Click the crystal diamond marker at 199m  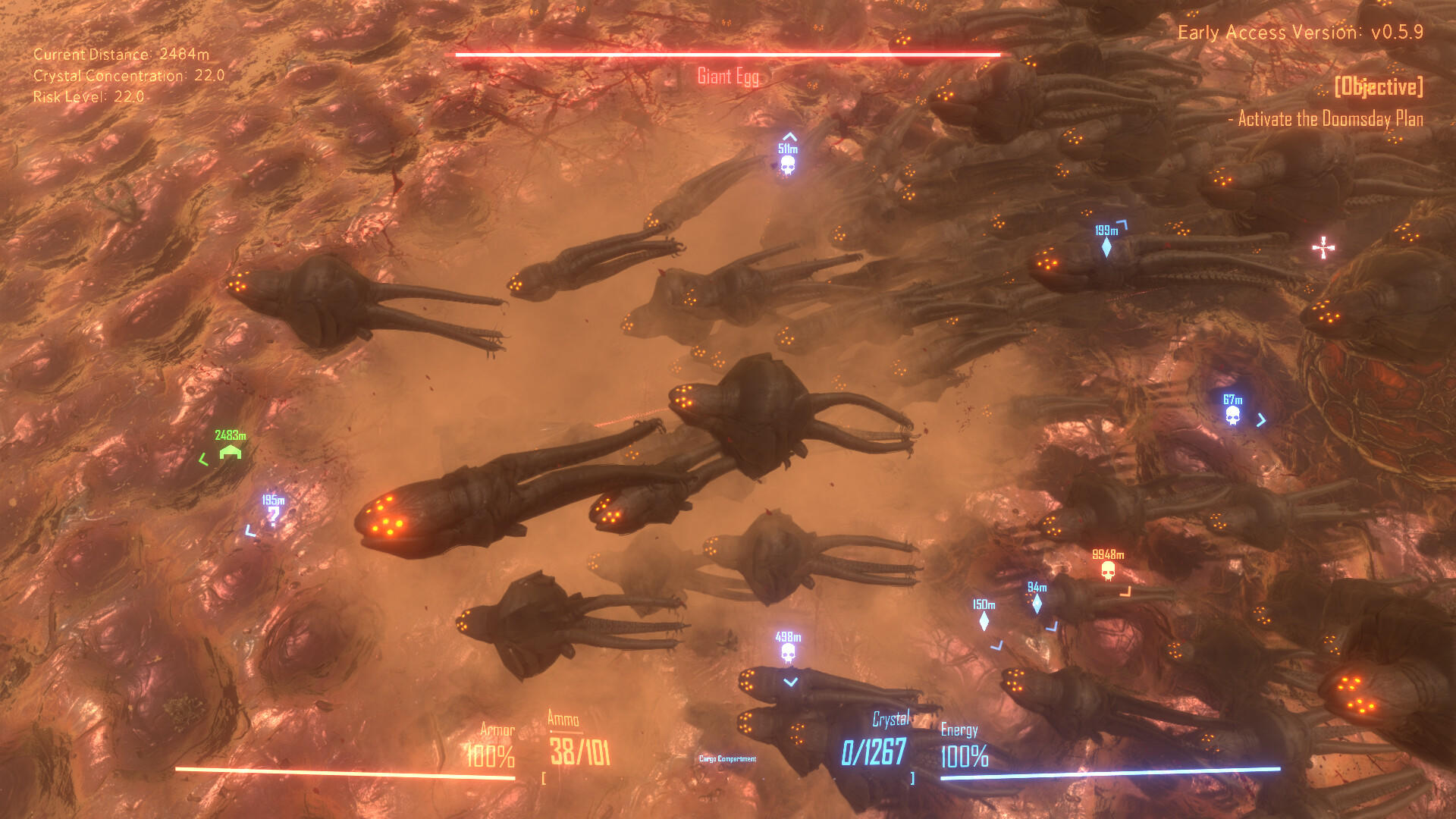pos(1109,246)
